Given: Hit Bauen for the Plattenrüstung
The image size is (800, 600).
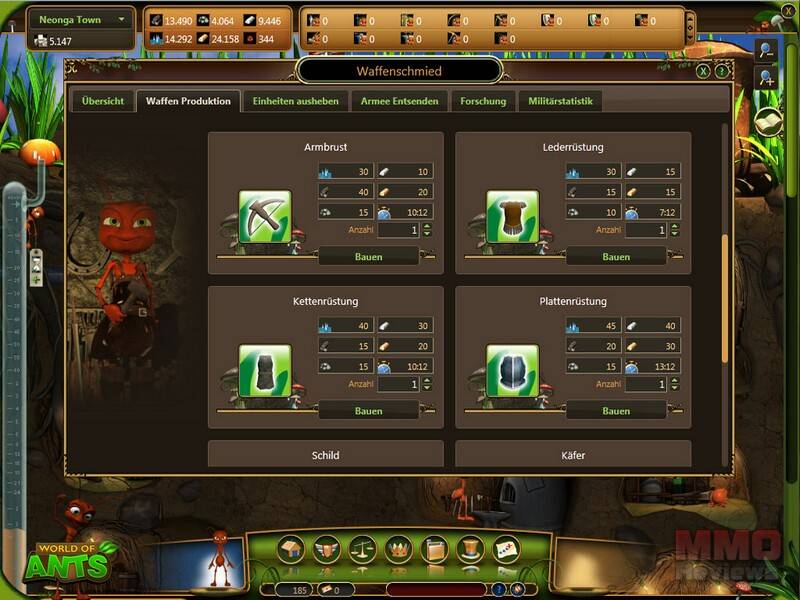Looking at the screenshot, I should click(x=616, y=411).
